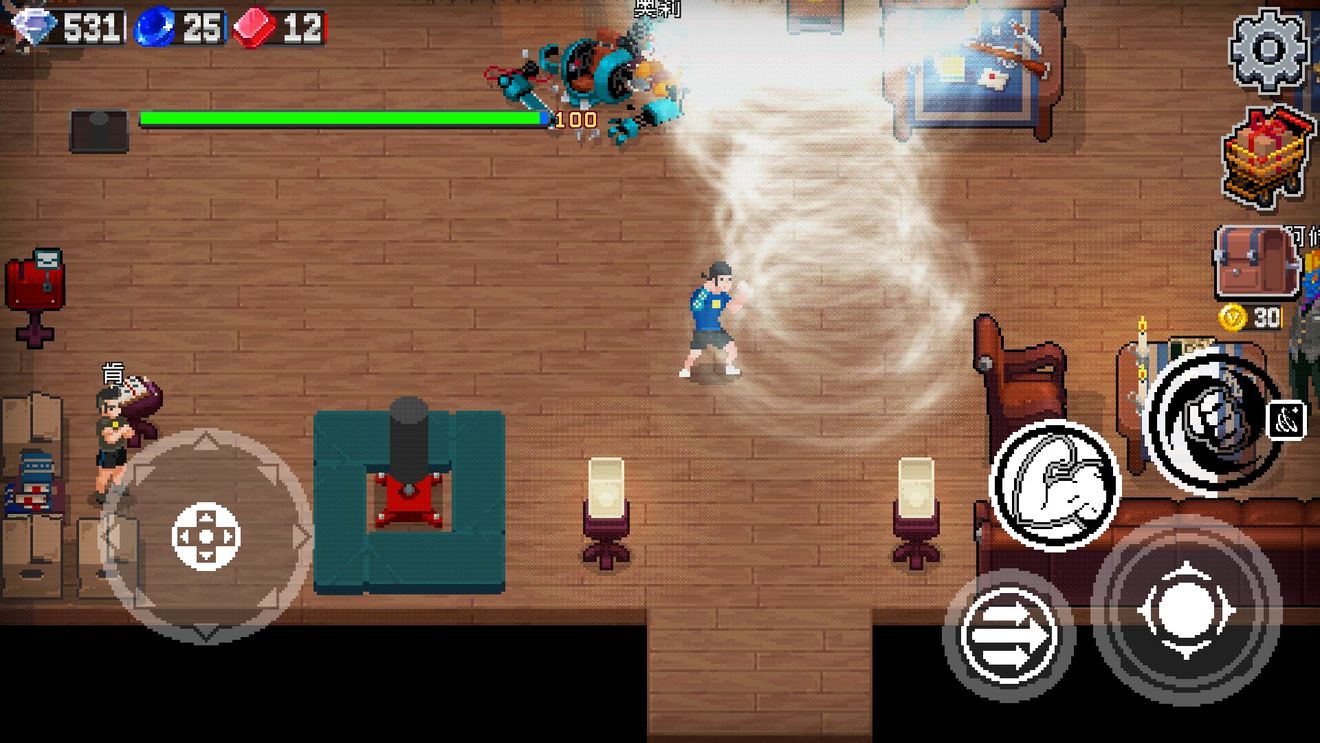Image resolution: width=1320 pixels, height=743 pixels.
Task: Tap the small tornado icon beside the fist skill
Action: 1286,421
